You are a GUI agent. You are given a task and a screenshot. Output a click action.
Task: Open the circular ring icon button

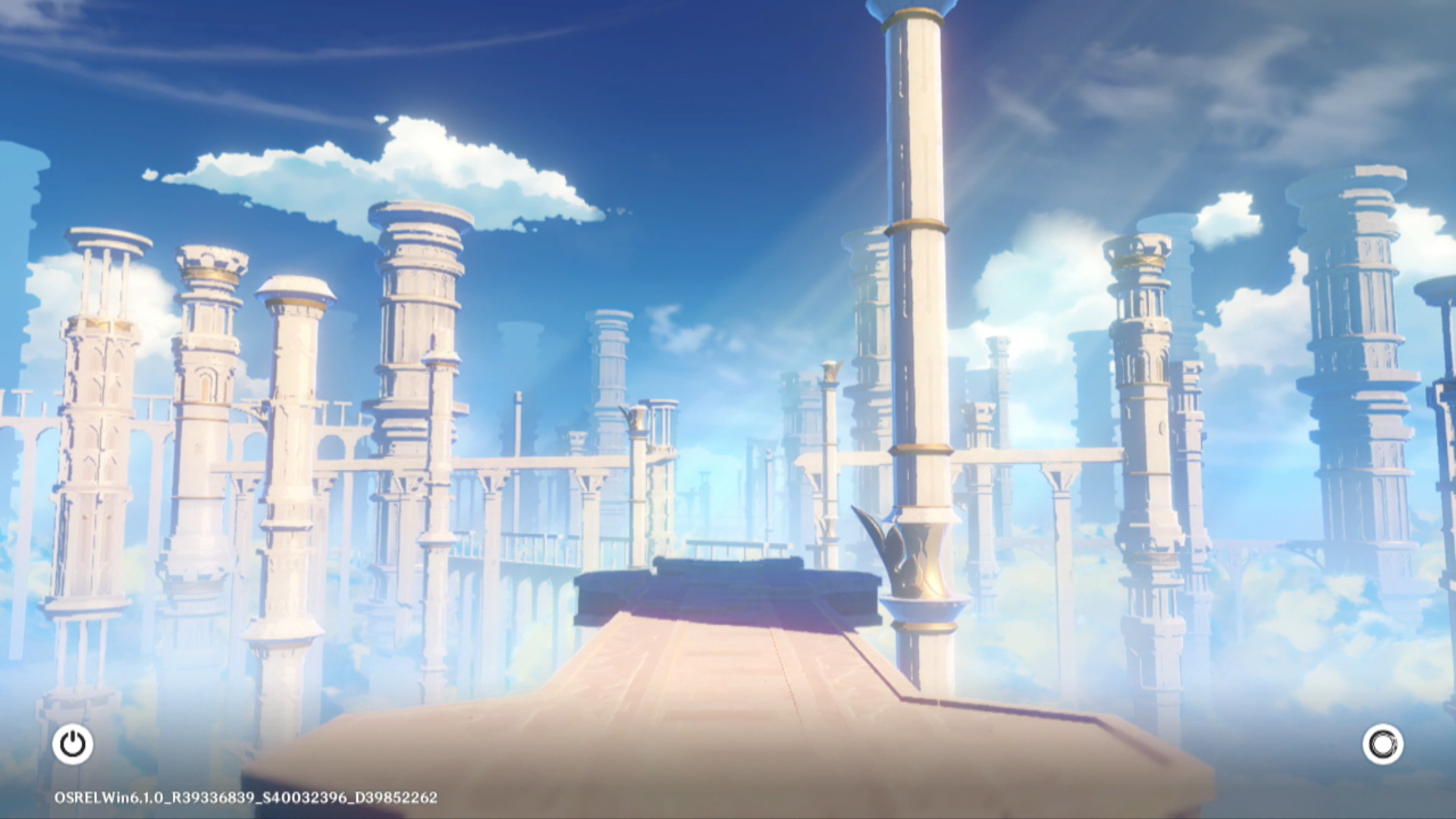point(1382,744)
